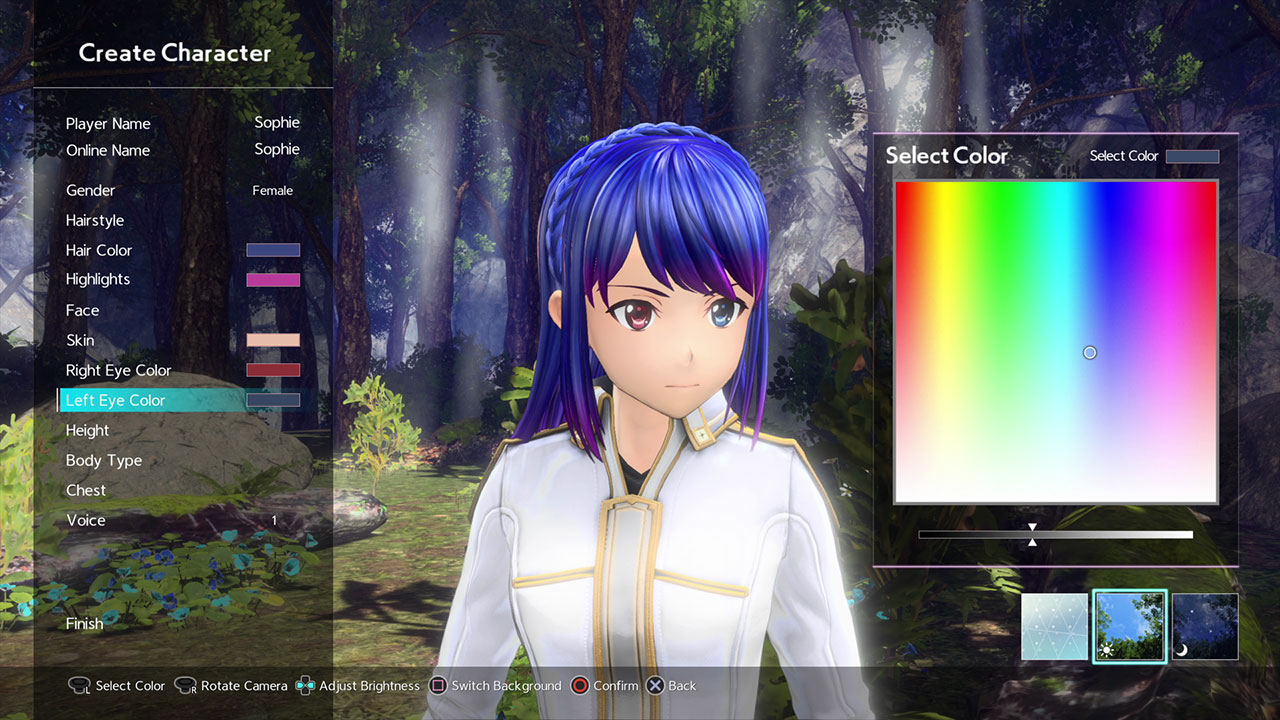
Task: Click the brightness slider bar
Action: point(1055,535)
